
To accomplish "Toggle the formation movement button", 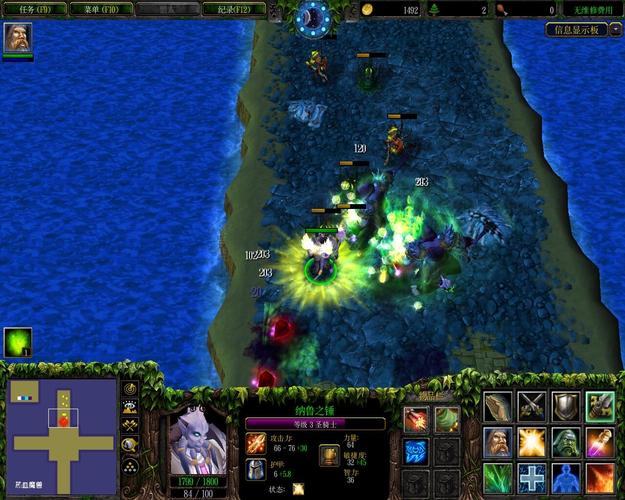I will [x=131, y=465].
